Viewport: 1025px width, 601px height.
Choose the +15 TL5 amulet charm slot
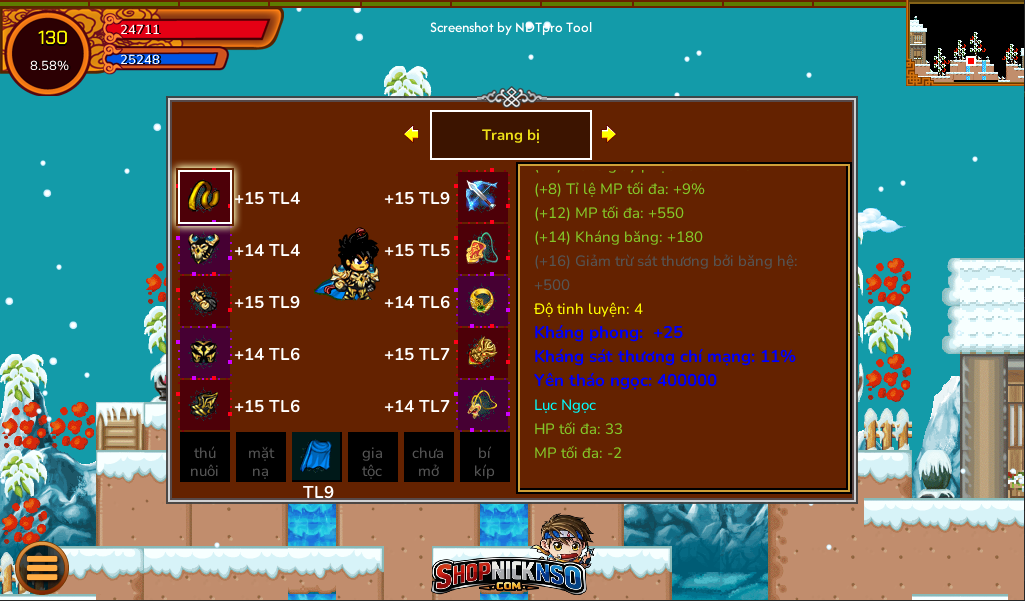tap(483, 249)
